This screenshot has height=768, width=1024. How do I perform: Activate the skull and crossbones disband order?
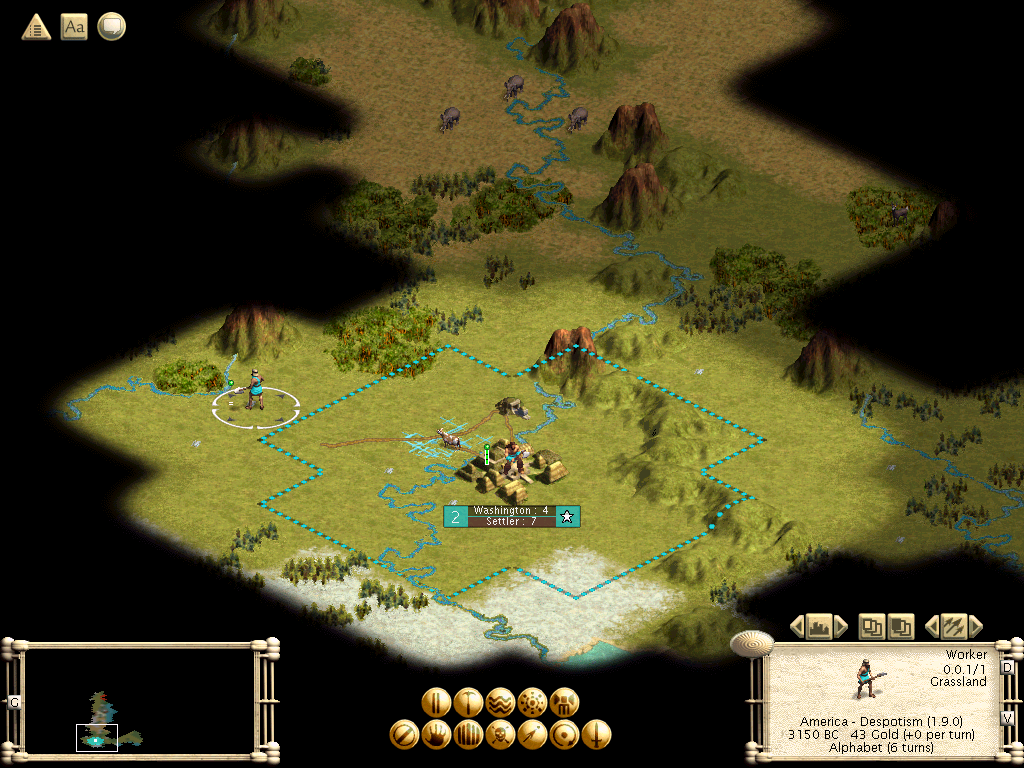(500, 735)
